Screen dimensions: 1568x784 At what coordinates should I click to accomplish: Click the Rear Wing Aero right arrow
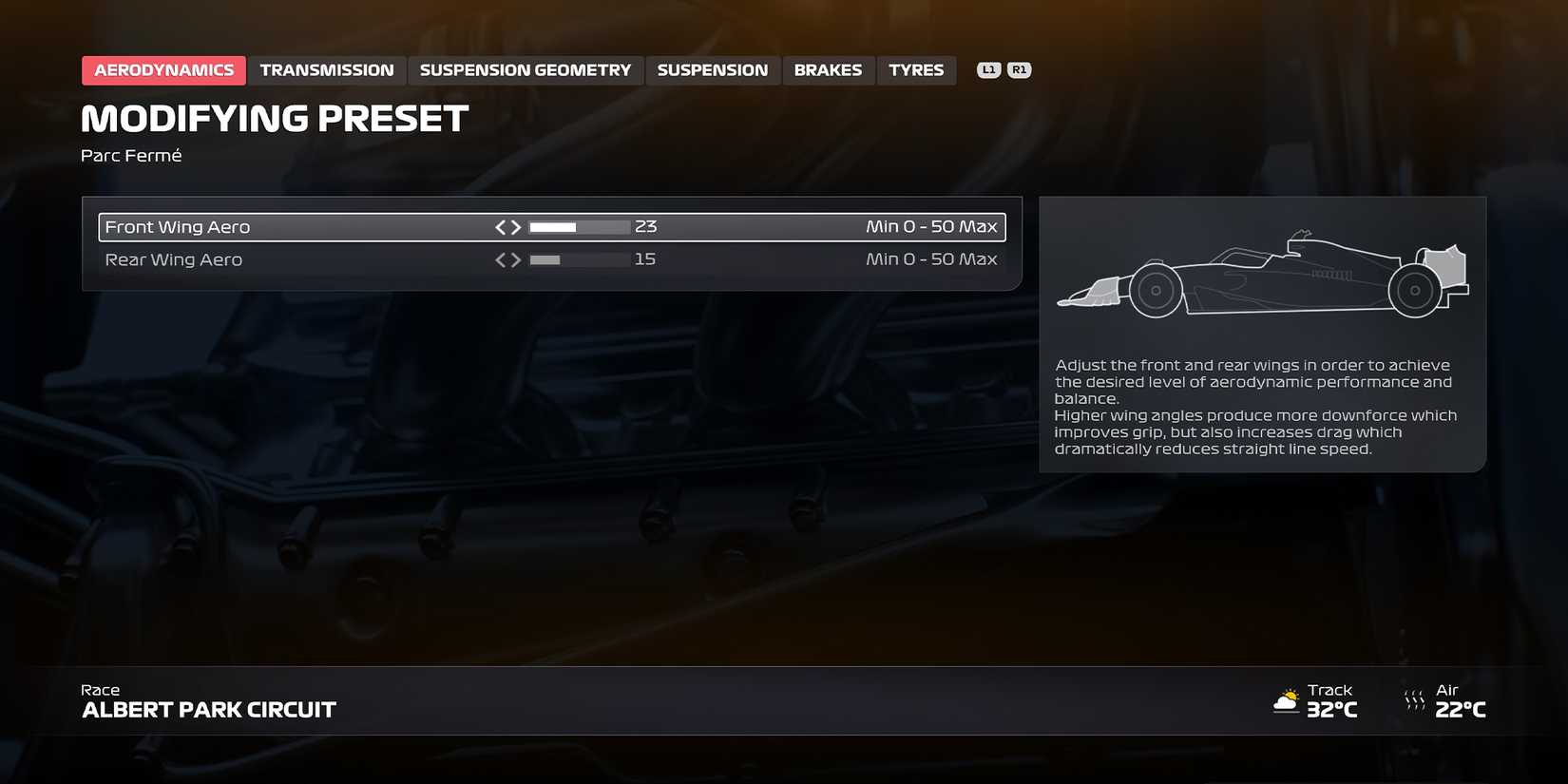516,258
